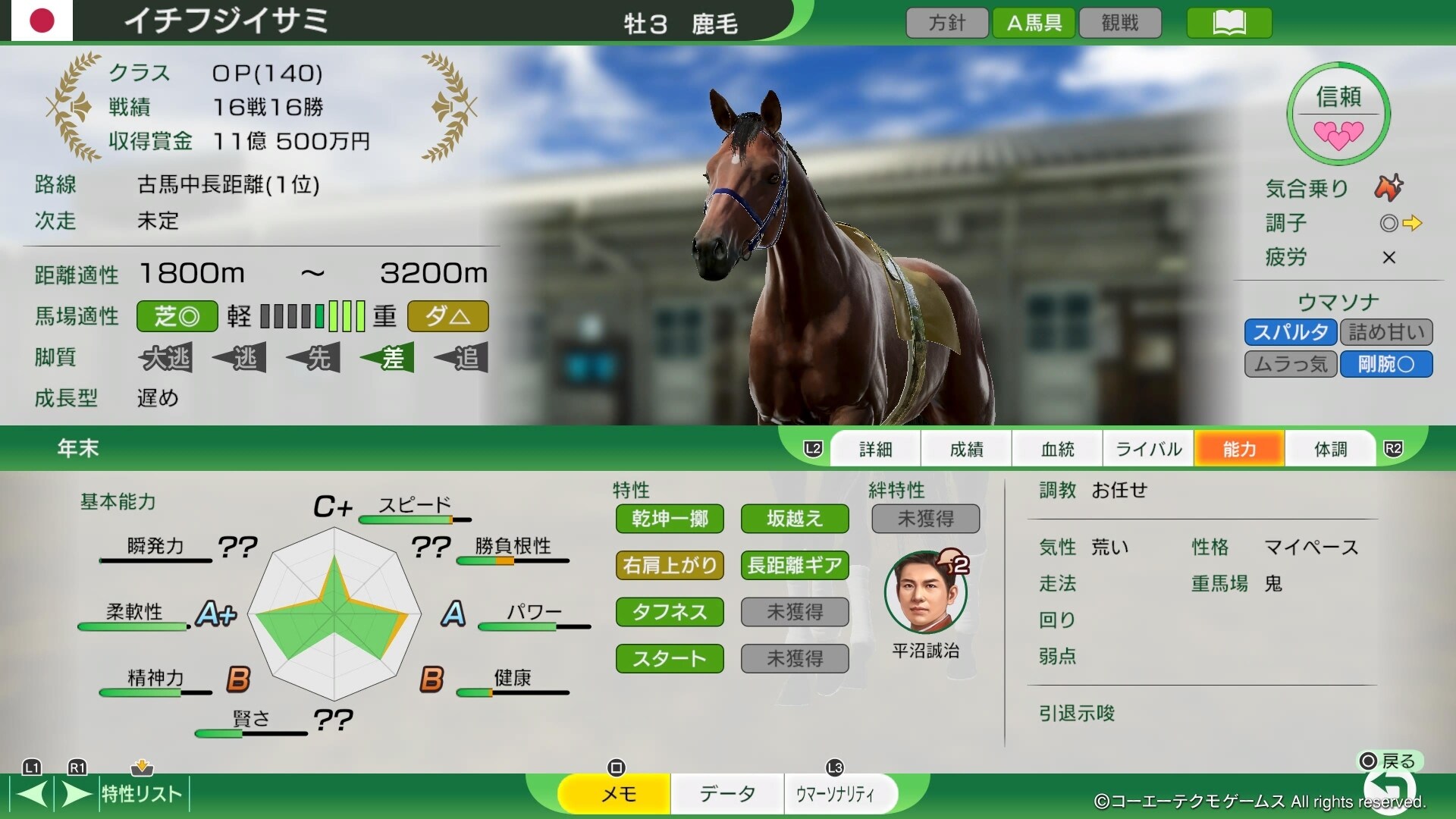The width and height of the screenshot is (1456, 819).
Task: Open the データ tab at bottom
Action: click(x=726, y=793)
